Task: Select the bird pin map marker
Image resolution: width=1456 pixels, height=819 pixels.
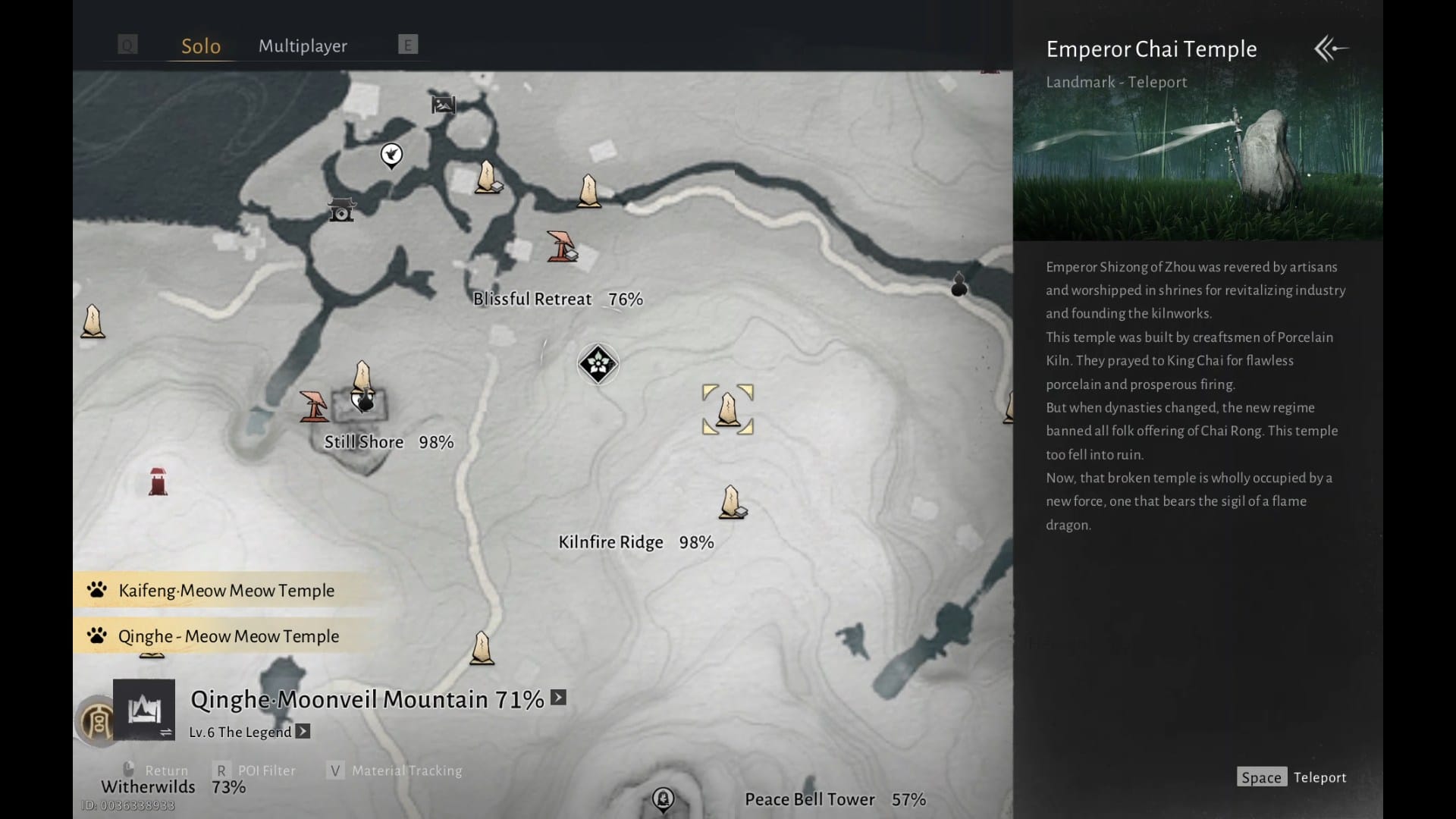Action: 391,155
